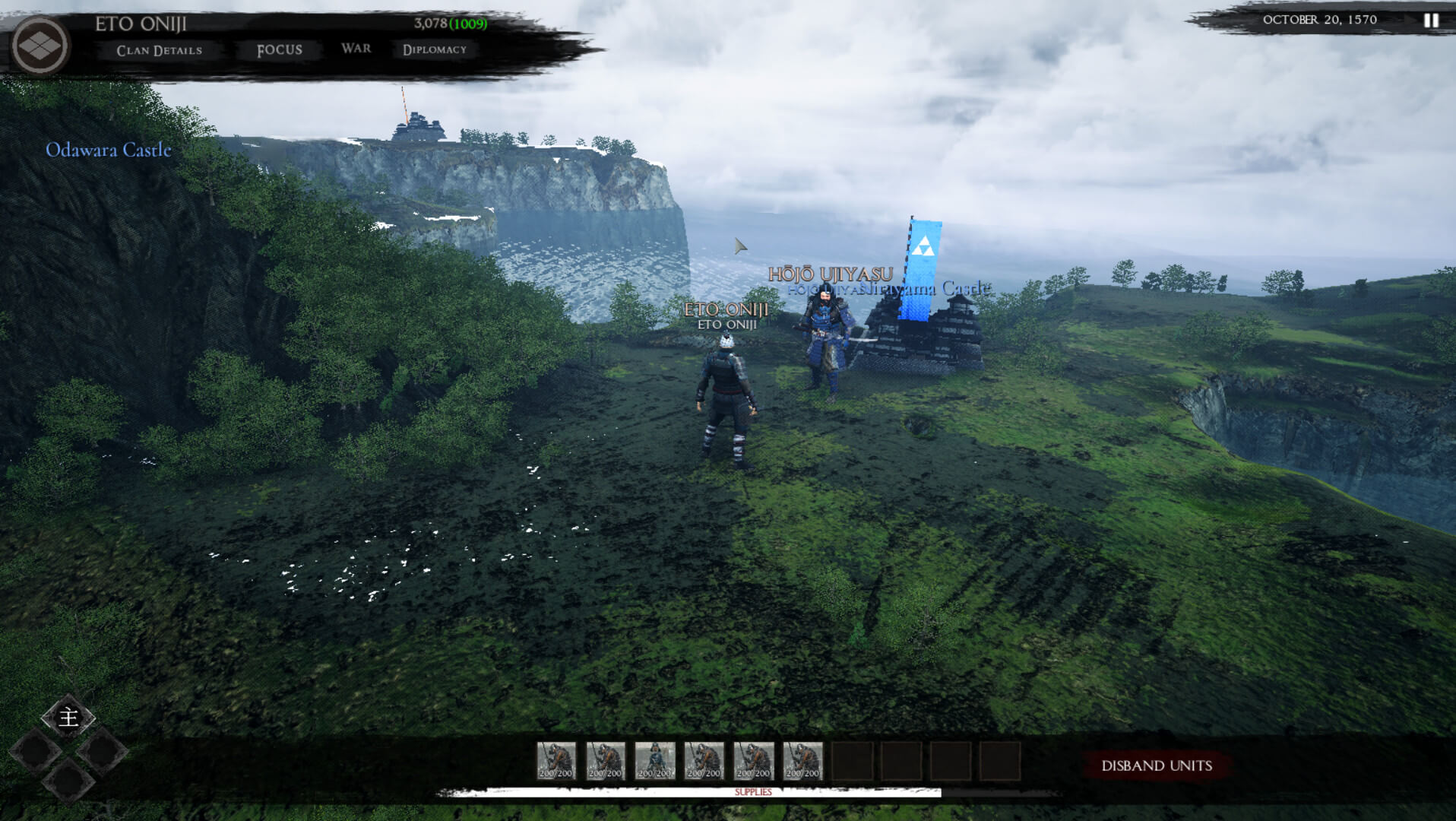The height and width of the screenshot is (821, 1456).
Task: Select the blue-armored unit card
Action: (x=654, y=761)
